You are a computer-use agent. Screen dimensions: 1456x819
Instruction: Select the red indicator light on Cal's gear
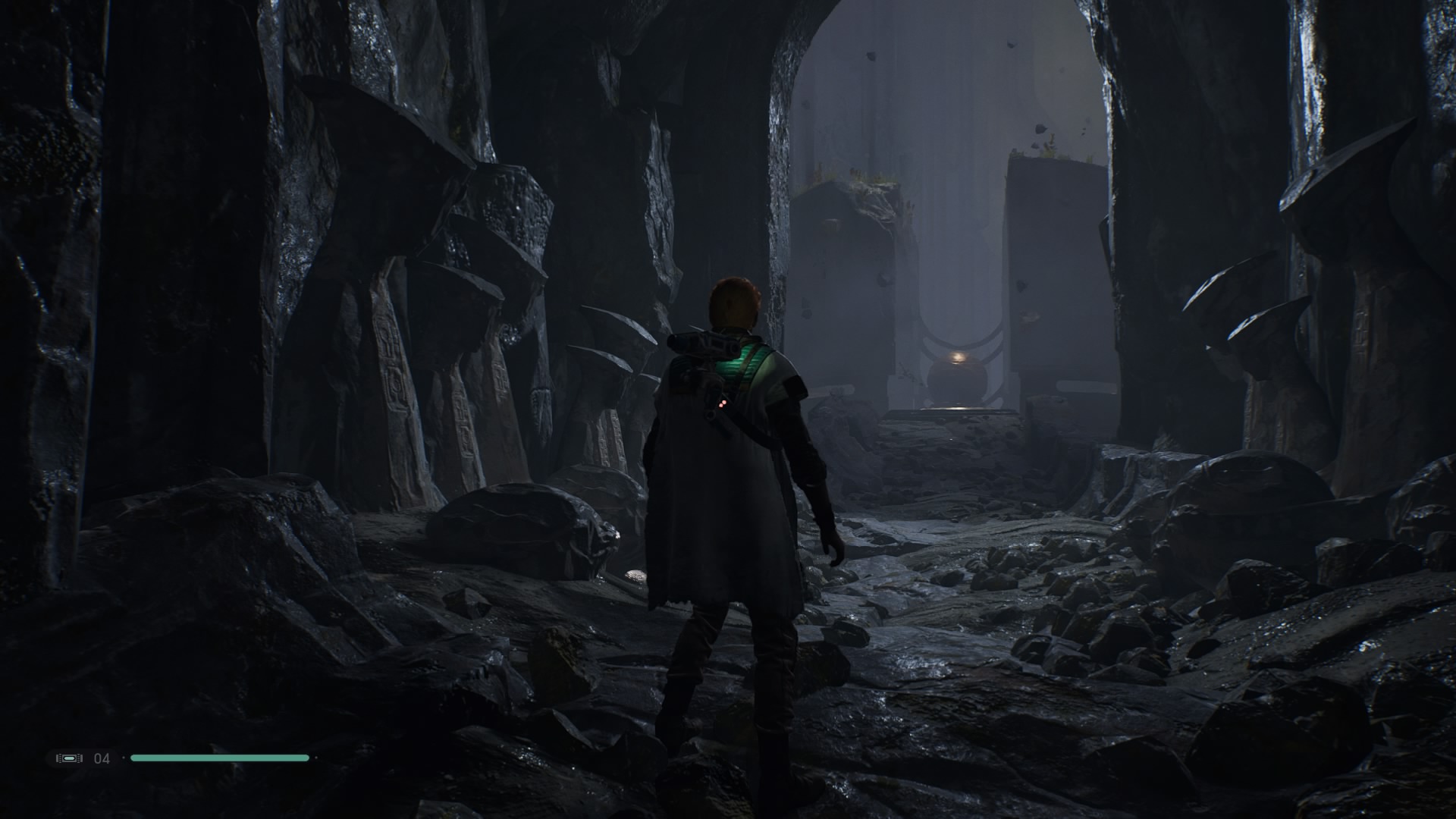723,403
